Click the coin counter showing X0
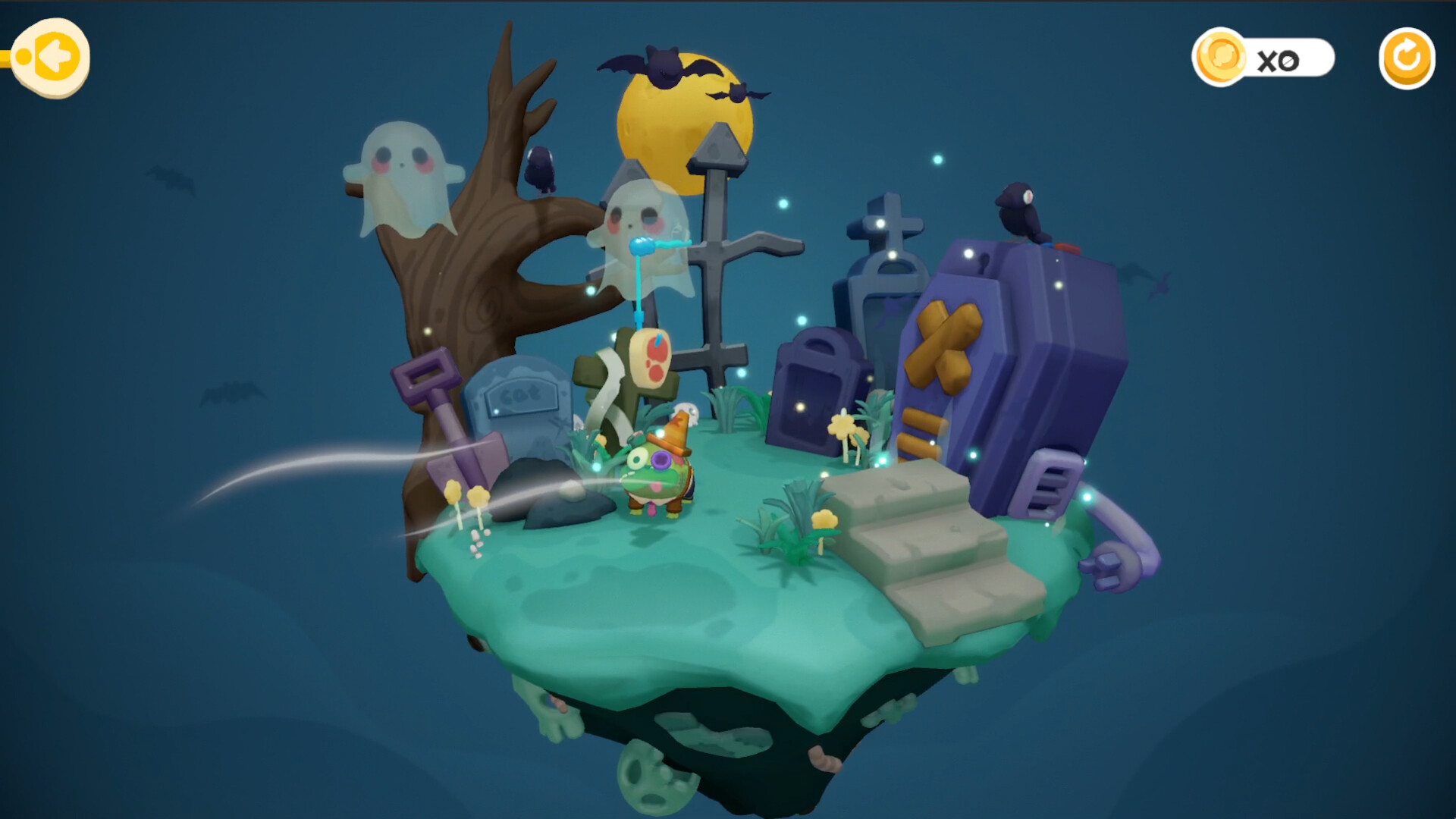1456x819 pixels. (1289, 58)
